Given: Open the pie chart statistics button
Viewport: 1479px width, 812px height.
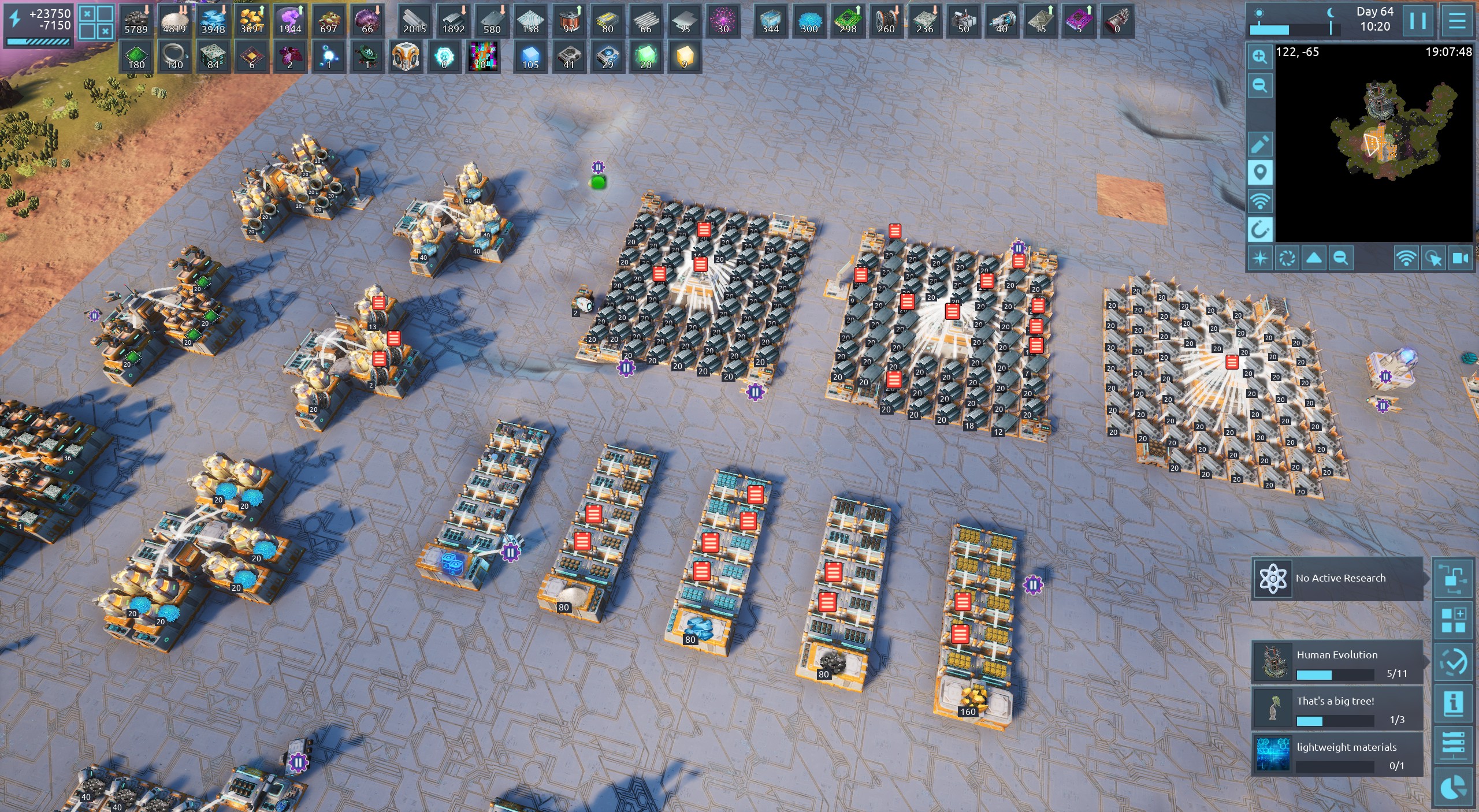Looking at the screenshot, I should tap(1453, 788).
